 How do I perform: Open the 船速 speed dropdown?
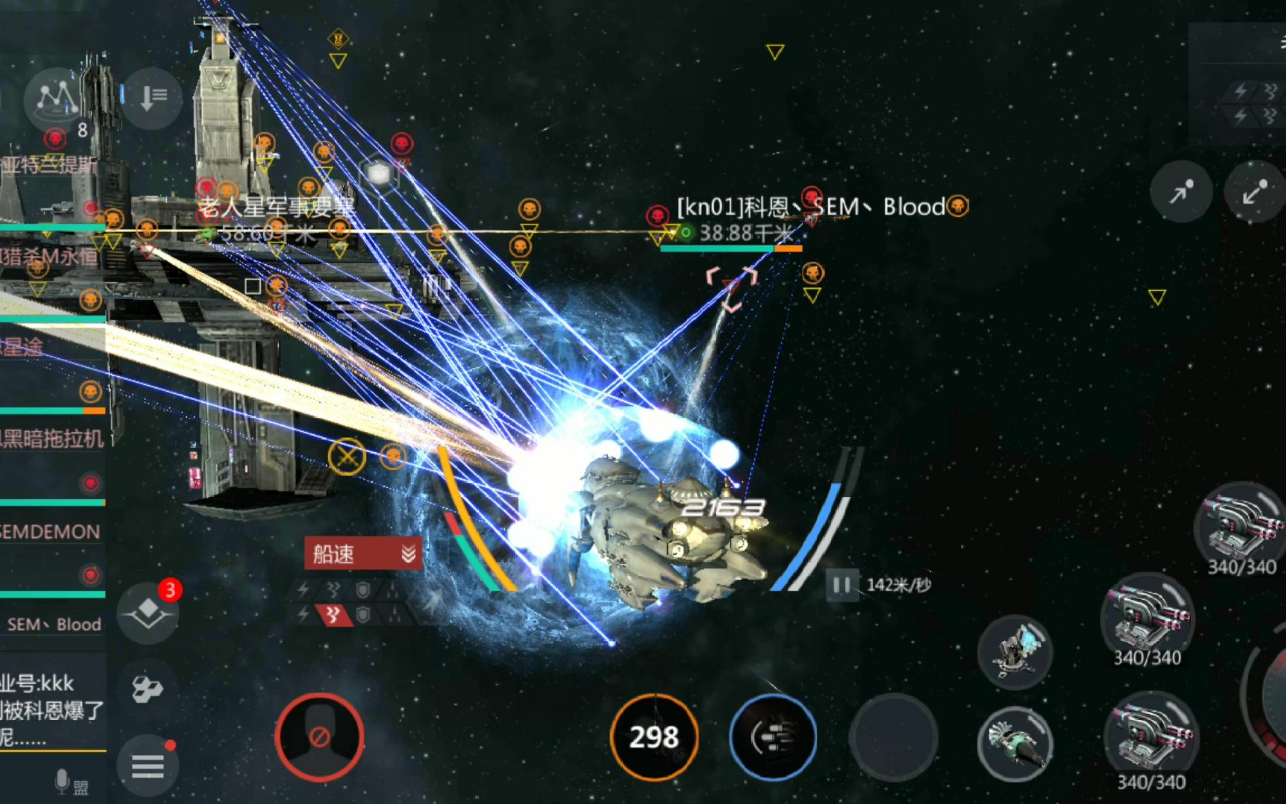[363, 554]
